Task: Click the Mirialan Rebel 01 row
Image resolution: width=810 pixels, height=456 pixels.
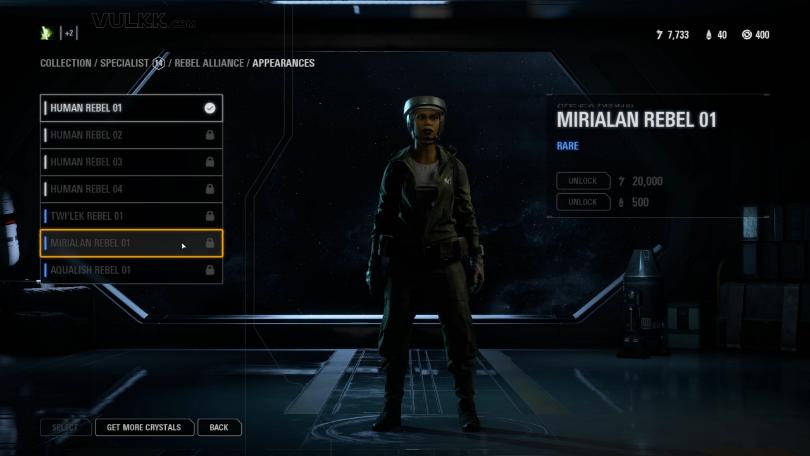Action: click(130, 243)
